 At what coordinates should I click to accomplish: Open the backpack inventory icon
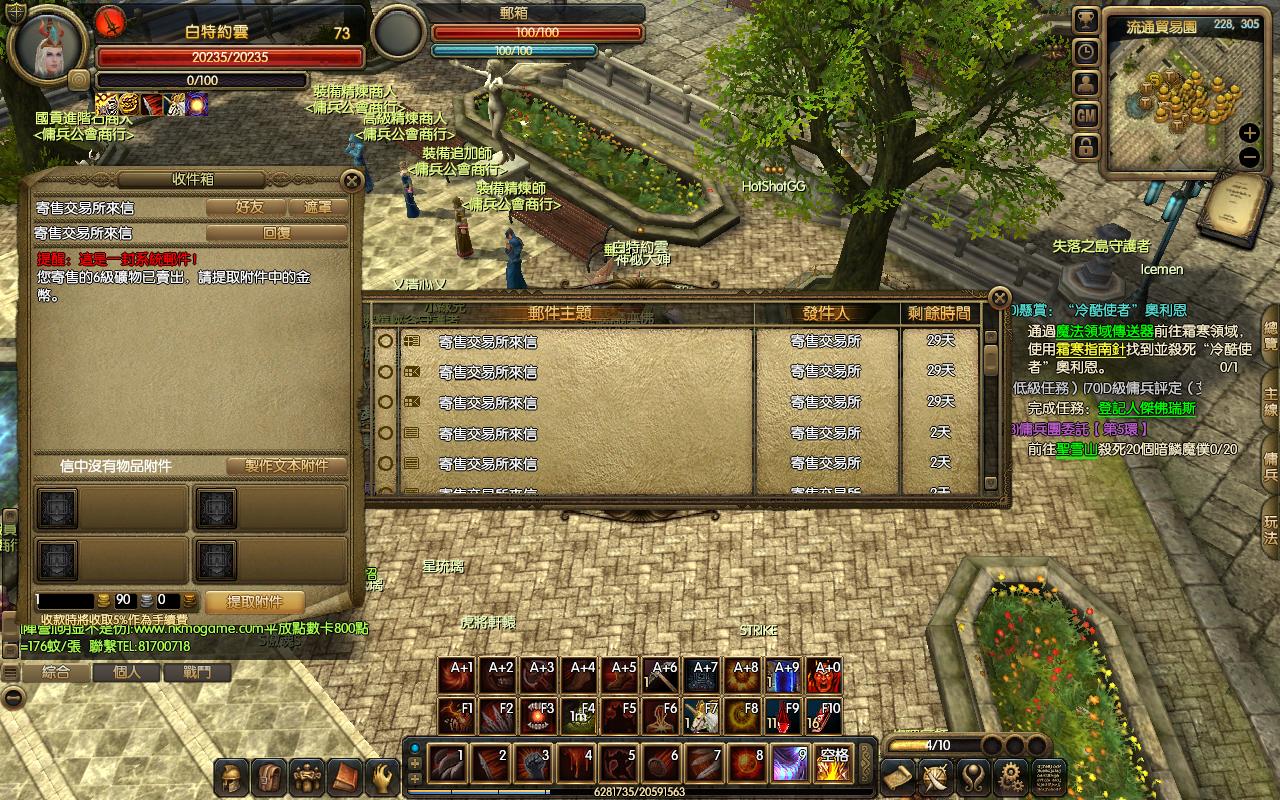coord(270,776)
